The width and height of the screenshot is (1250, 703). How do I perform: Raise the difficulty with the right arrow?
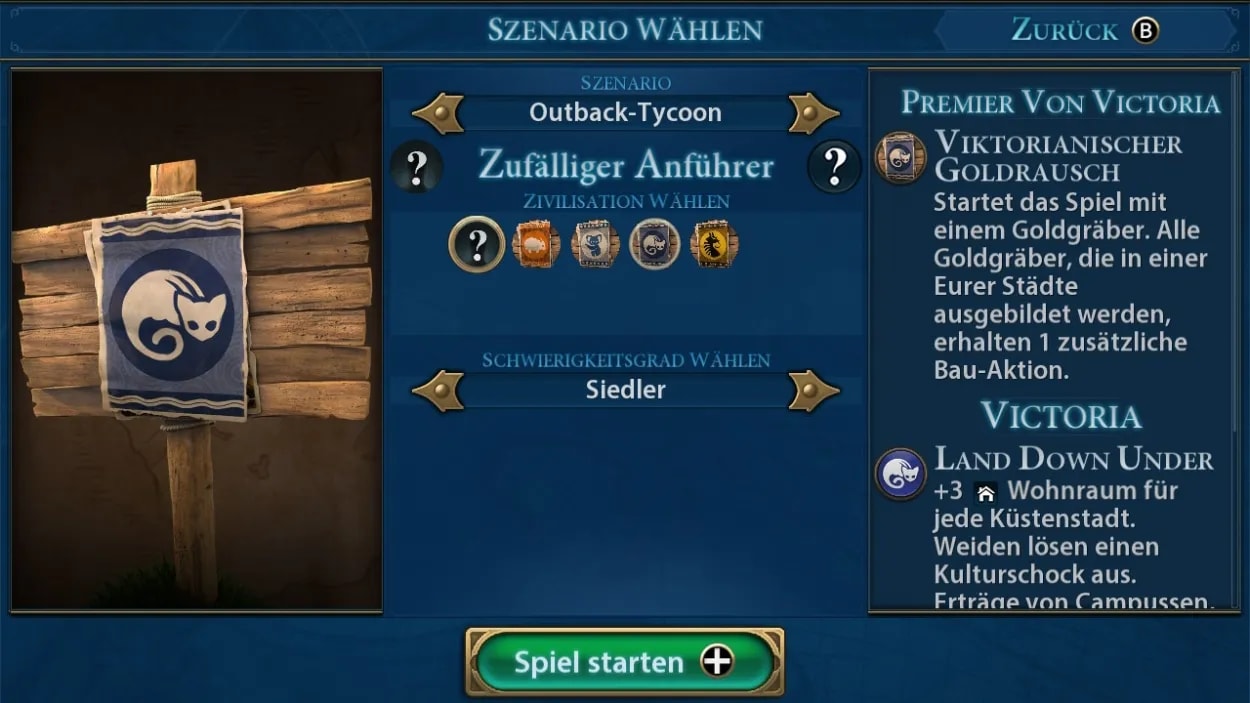tap(812, 390)
